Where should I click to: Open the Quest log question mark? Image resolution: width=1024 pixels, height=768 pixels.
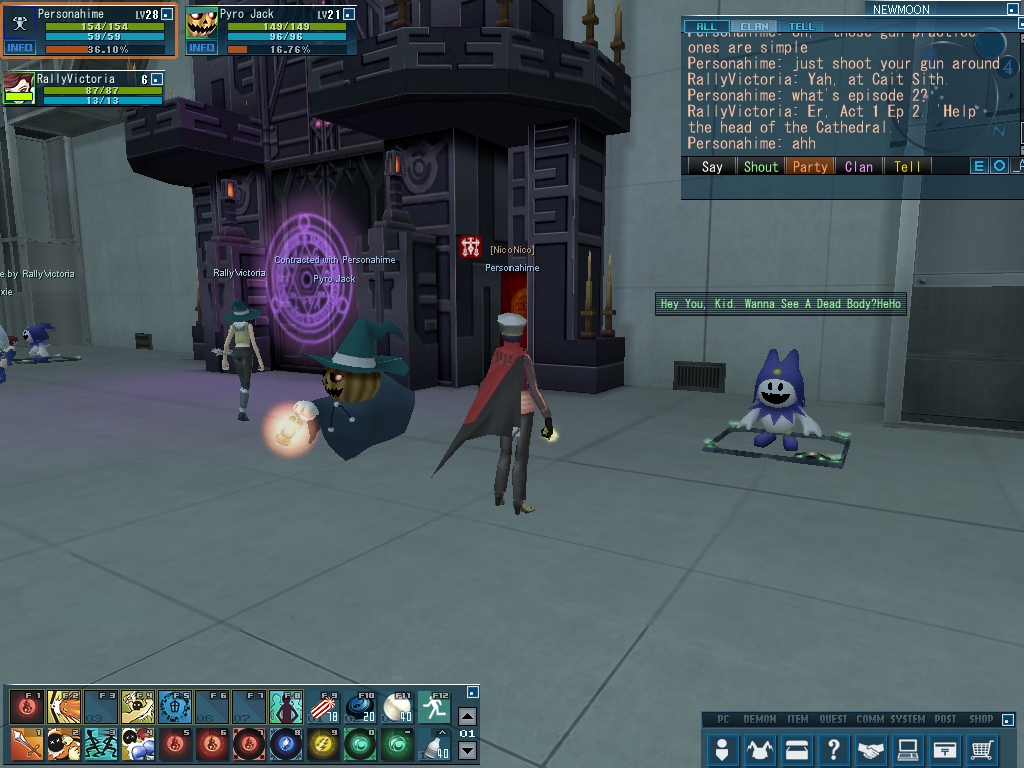coord(833,748)
